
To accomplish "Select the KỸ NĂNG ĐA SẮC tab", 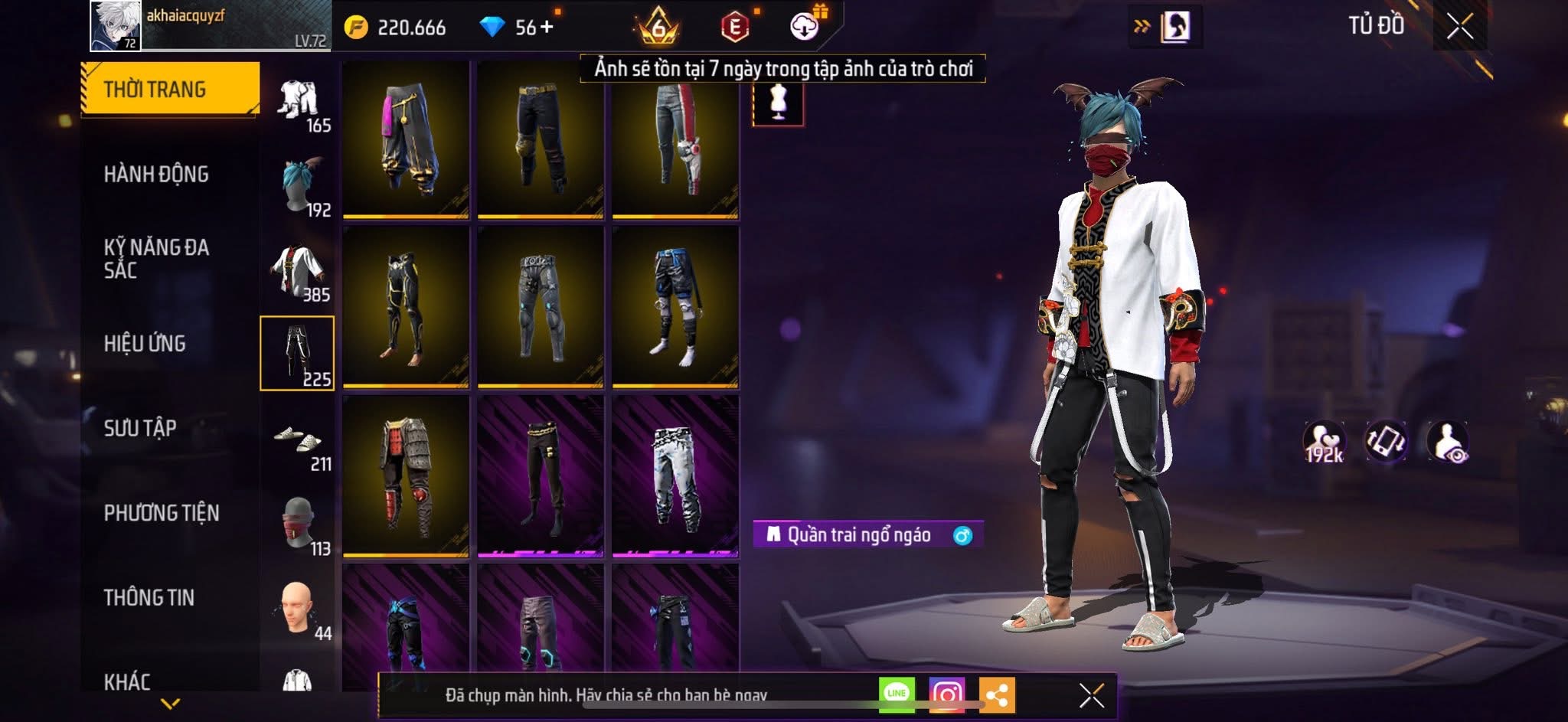I will click(156, 259).
